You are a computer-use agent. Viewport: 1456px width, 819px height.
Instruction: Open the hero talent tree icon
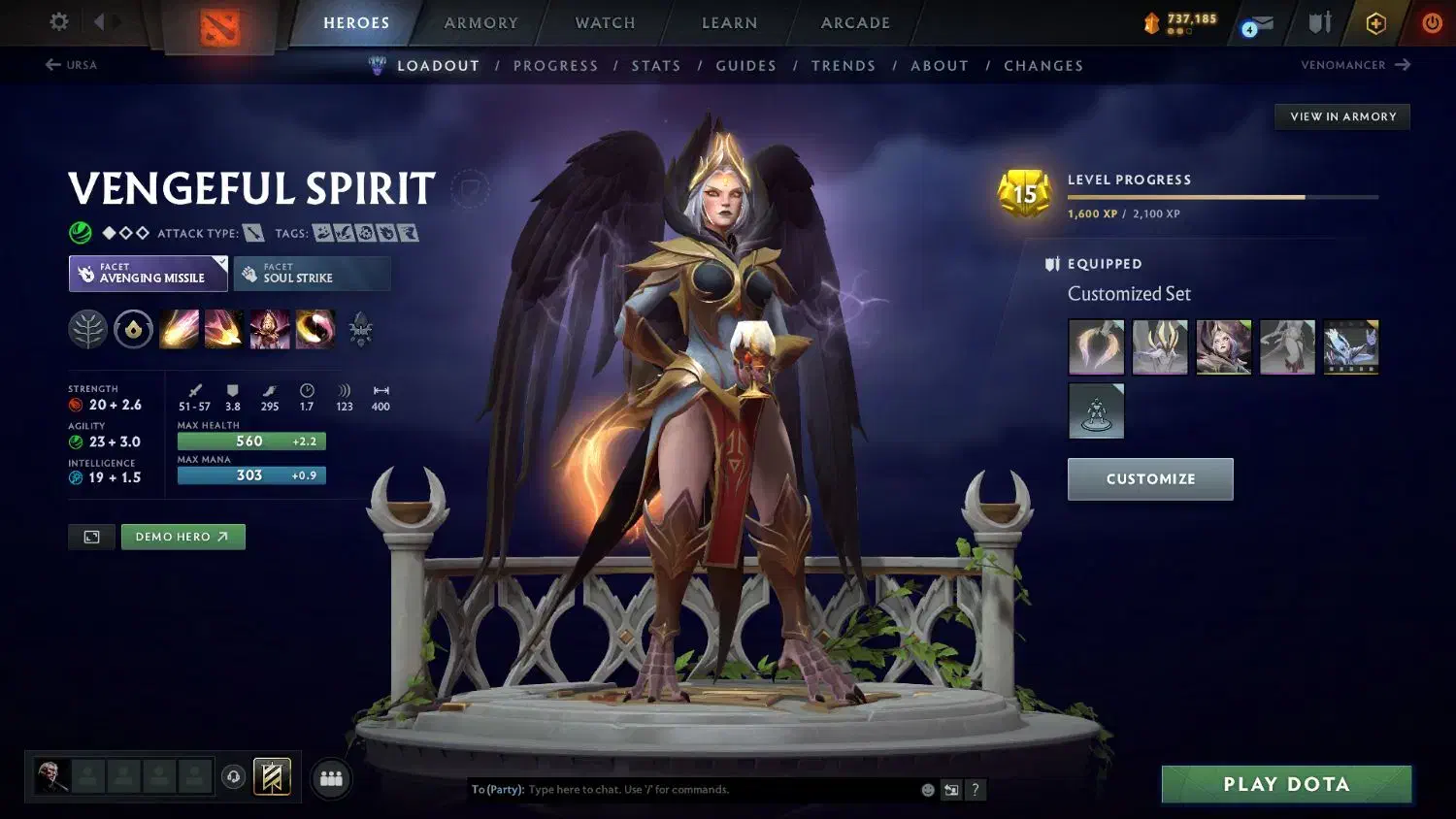(88, 329)
